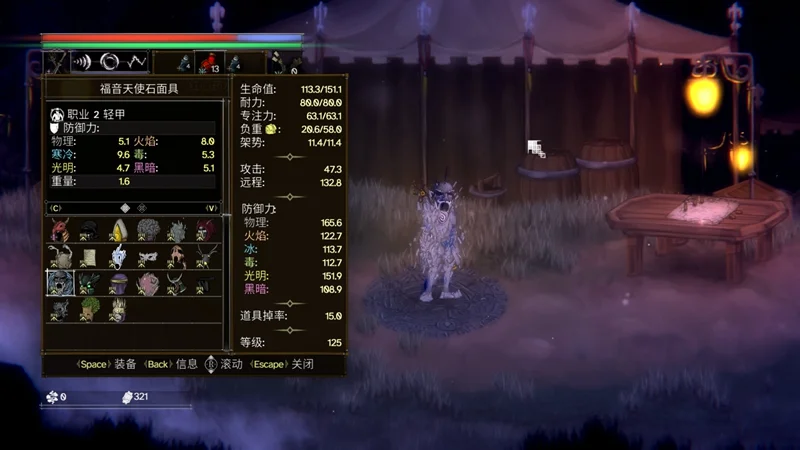The height and width of the screenshot is (450, 800).
Task: Equip the white masquerade eye mask
Action: (147, 257)
